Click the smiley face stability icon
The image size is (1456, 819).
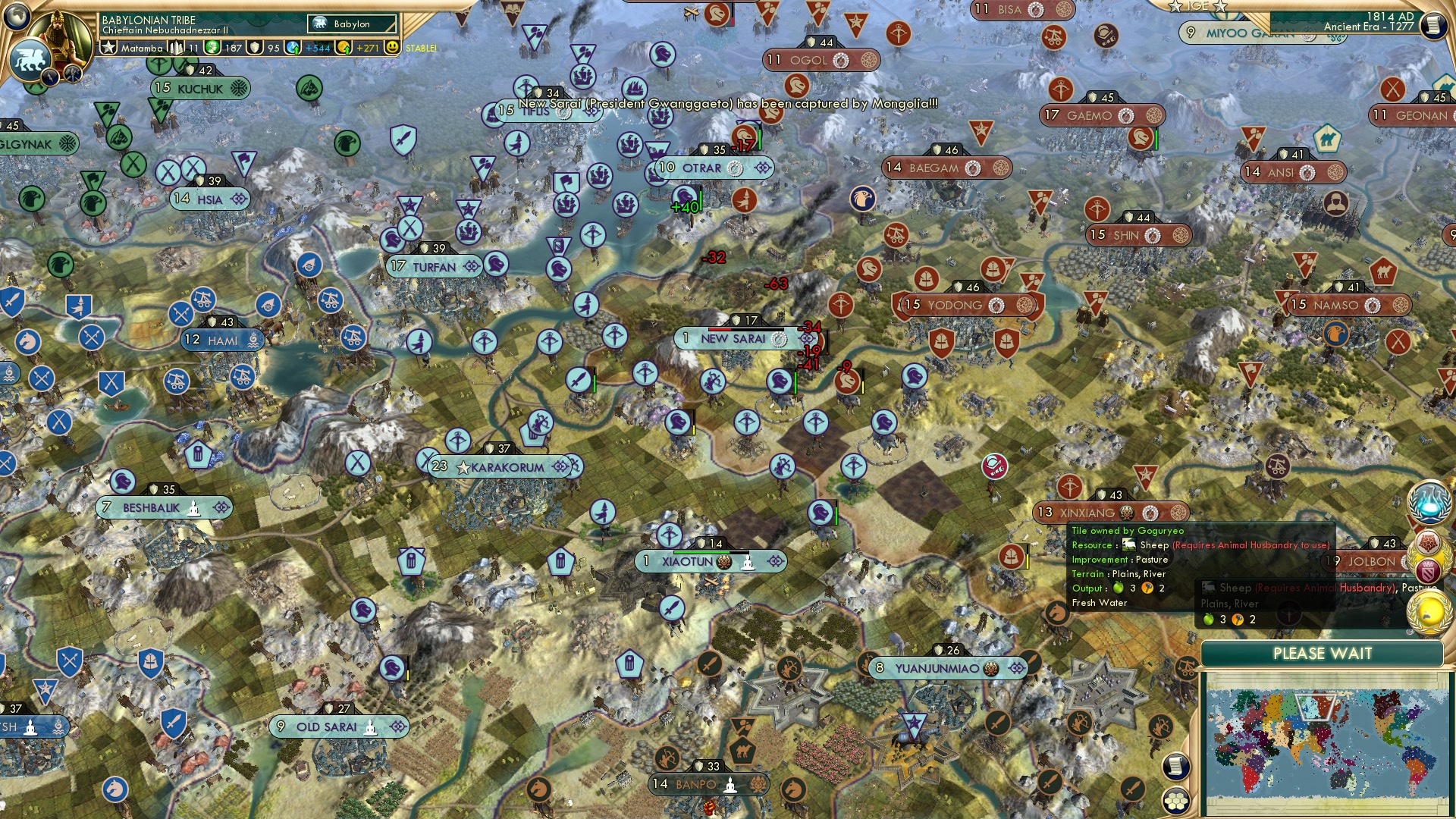(x=392, y=48)
